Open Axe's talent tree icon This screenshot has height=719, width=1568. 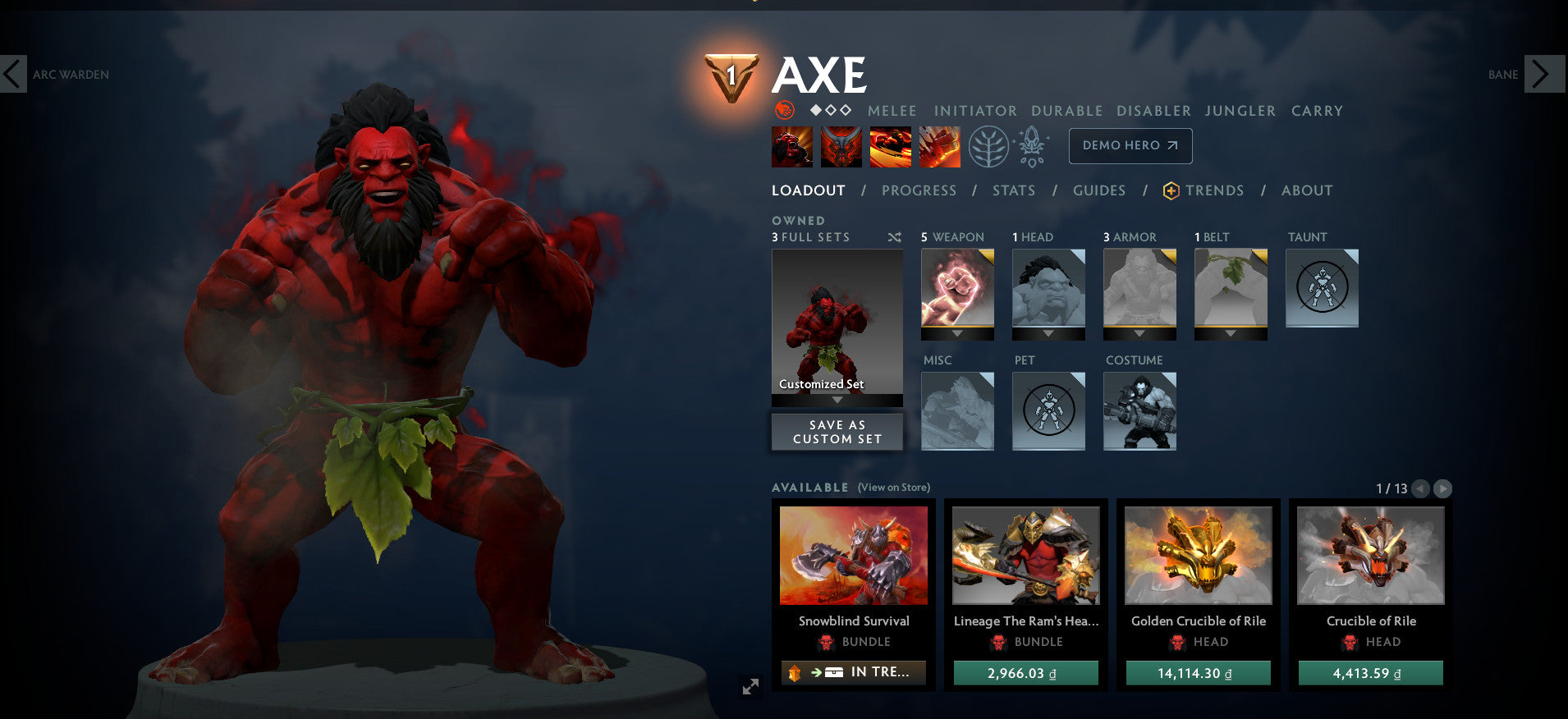coord(989,146)
